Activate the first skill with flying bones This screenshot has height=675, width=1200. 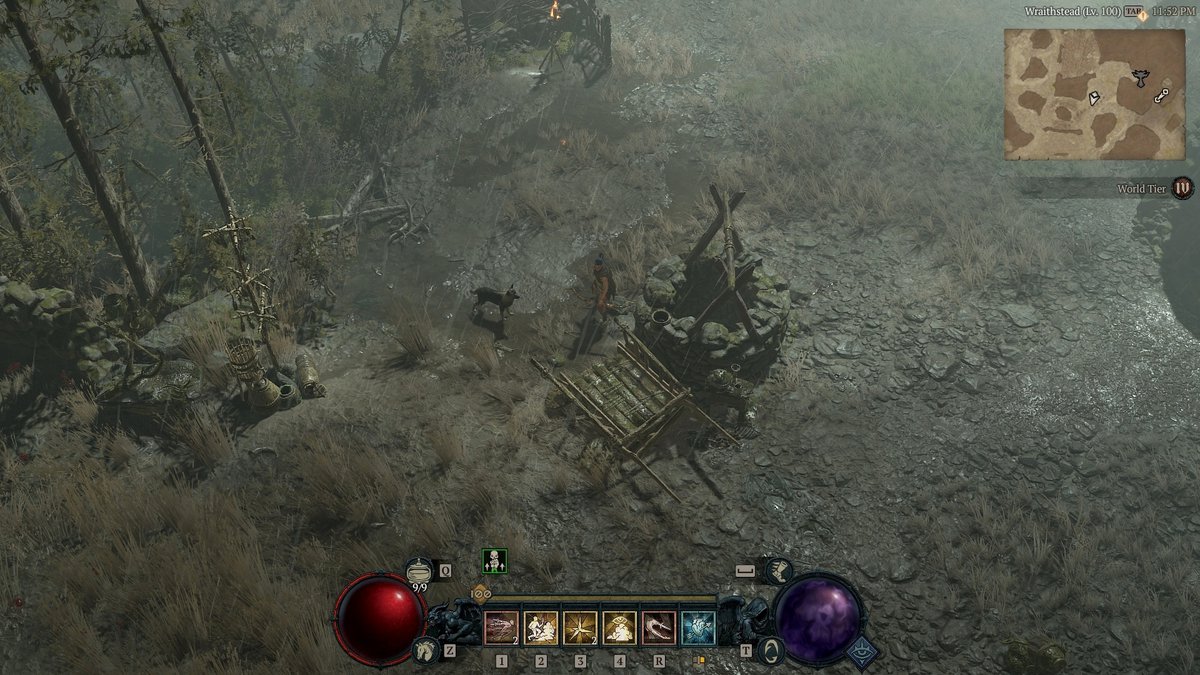[x=501, y=628]
